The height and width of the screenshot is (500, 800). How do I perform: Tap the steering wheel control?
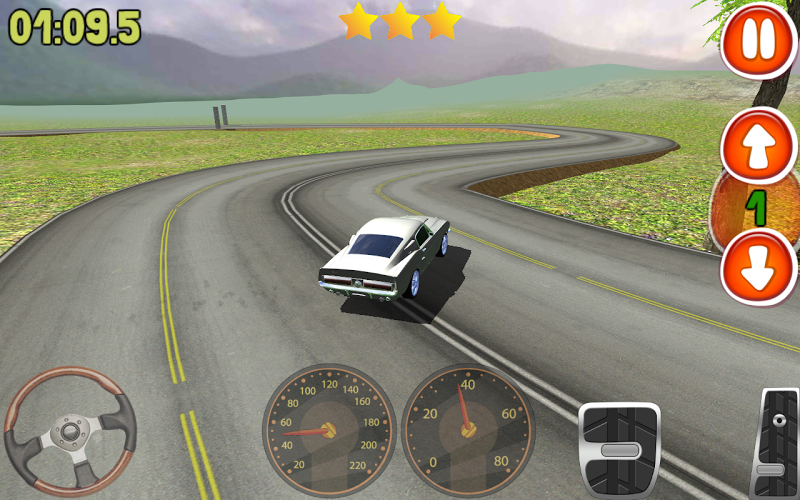click(x=70, y=431)
